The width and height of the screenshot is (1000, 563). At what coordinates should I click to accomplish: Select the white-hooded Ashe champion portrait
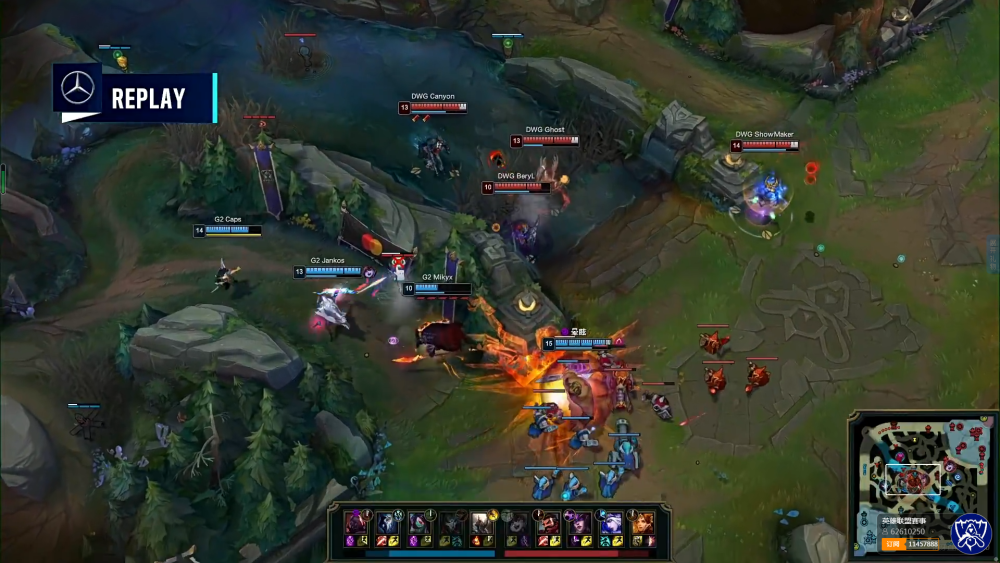click(x=610, y=526)
